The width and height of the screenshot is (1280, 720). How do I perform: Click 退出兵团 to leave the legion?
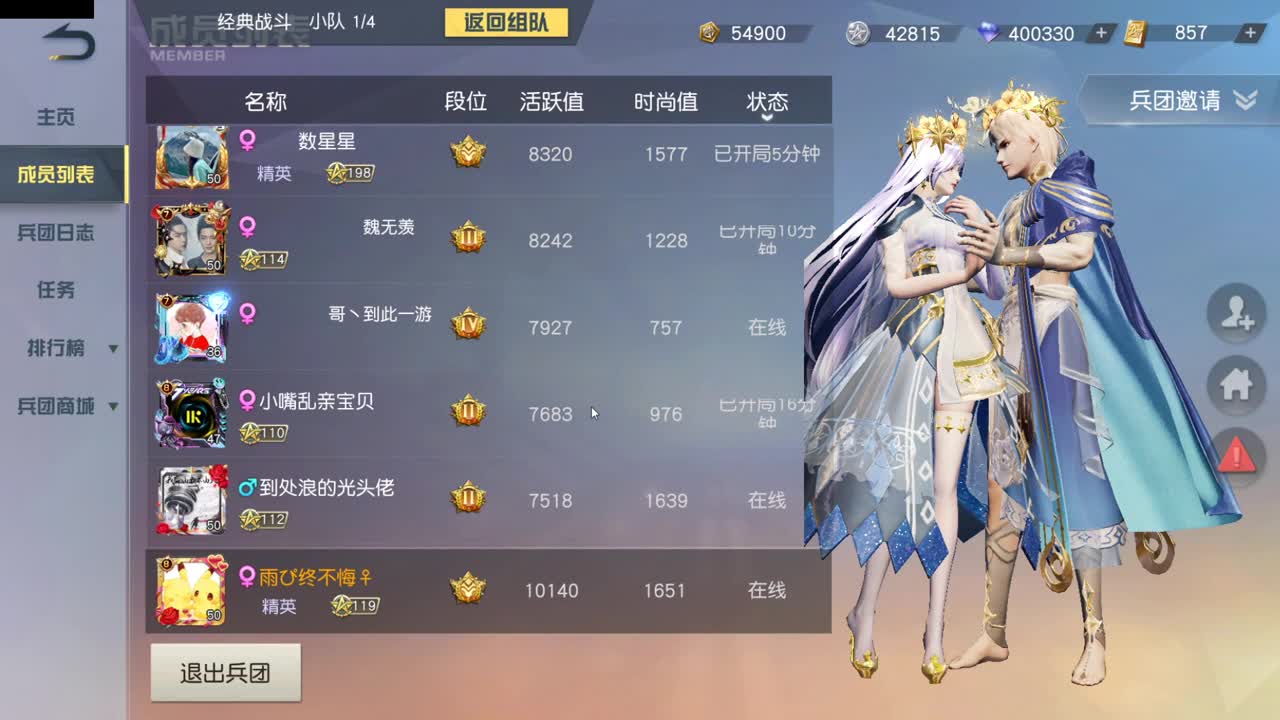tap(225, 673)
